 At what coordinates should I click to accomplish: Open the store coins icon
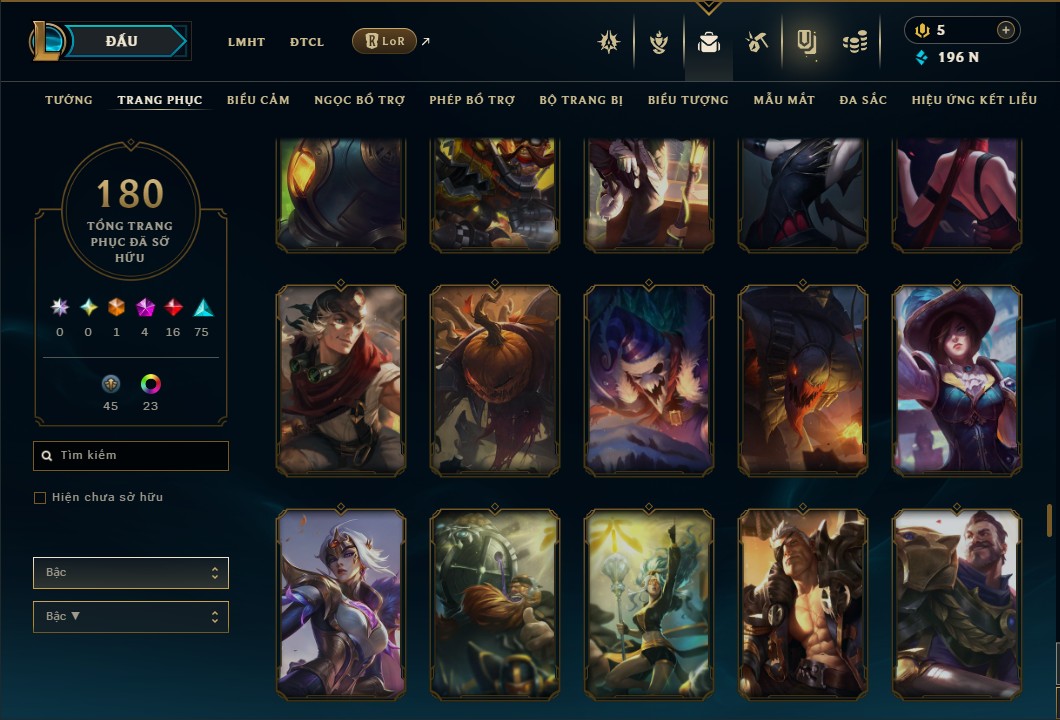854,42
